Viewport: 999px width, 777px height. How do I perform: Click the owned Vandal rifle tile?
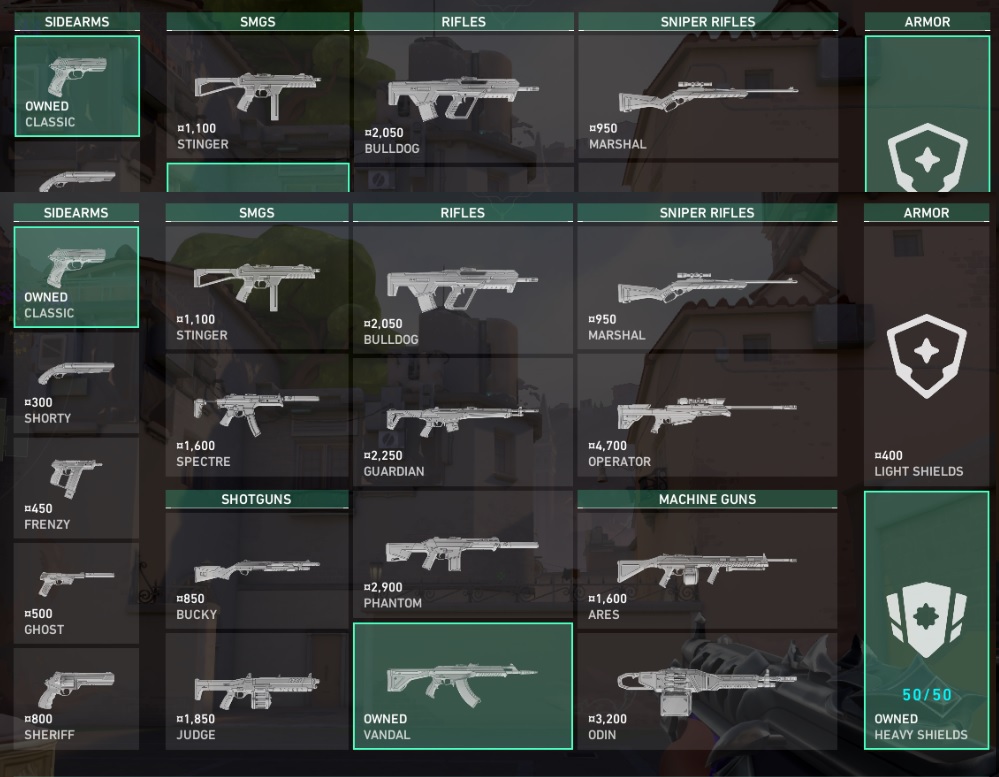click(x=462, y=686)
